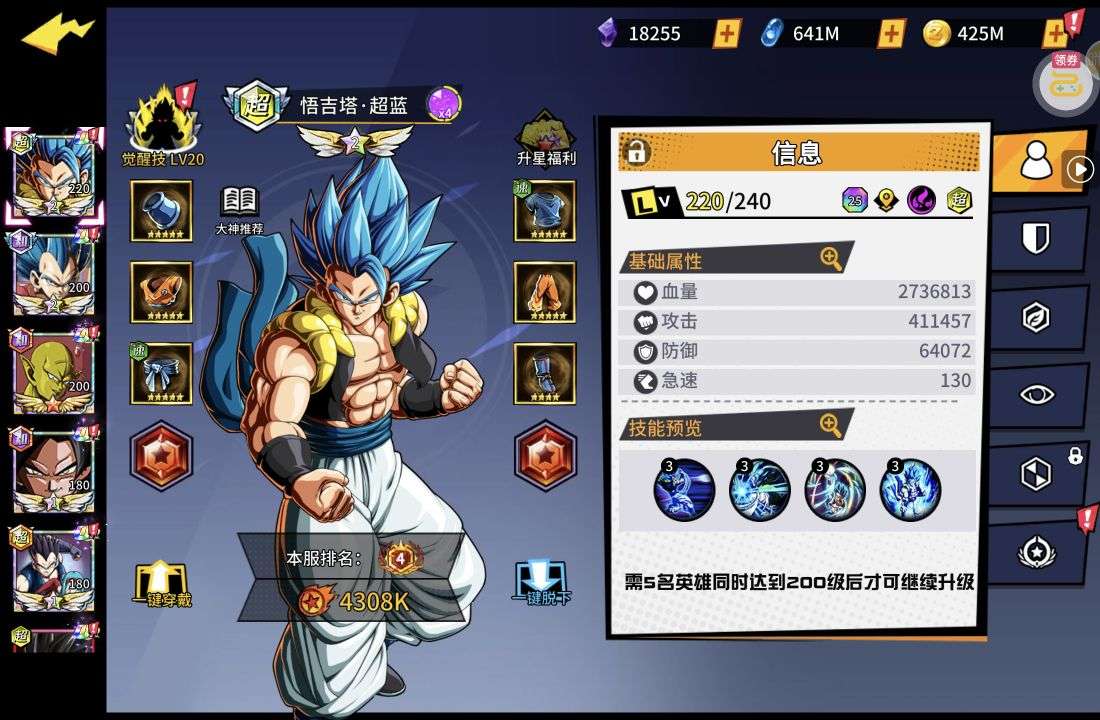This screenshot has height=720, width=1100.
Task: Add blue capsule currency with plus button
Action: click(891, 34)
